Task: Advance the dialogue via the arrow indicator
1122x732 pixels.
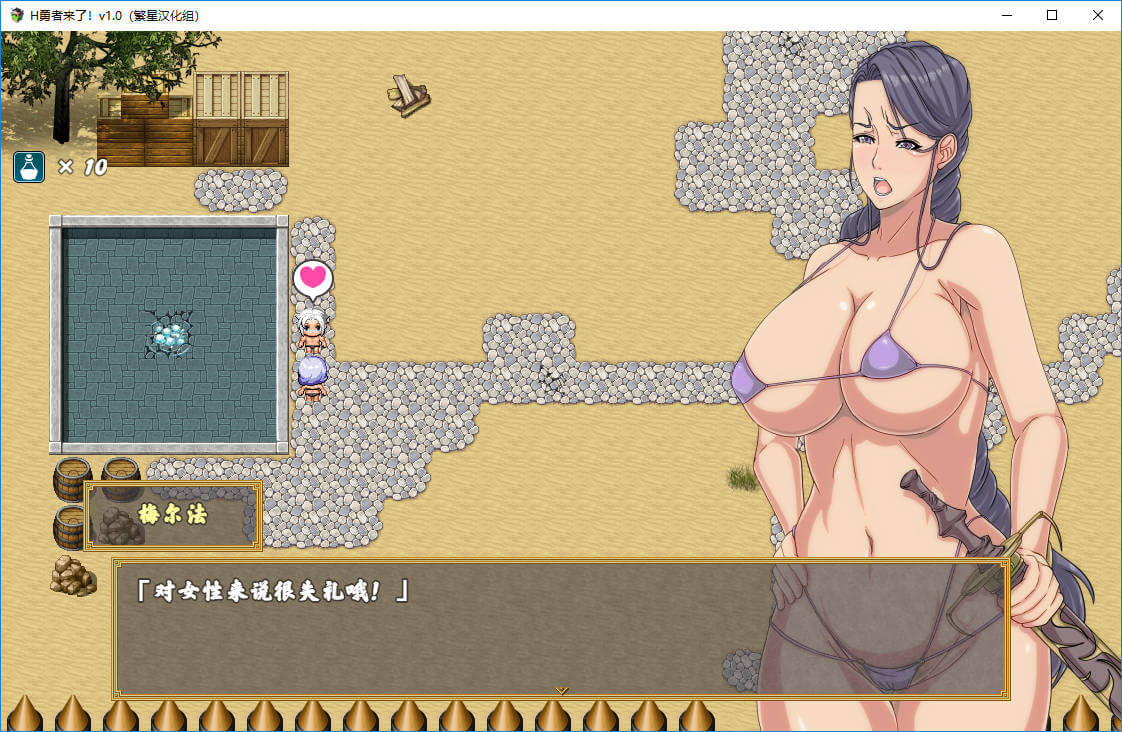Action: (x=561, y=690)
